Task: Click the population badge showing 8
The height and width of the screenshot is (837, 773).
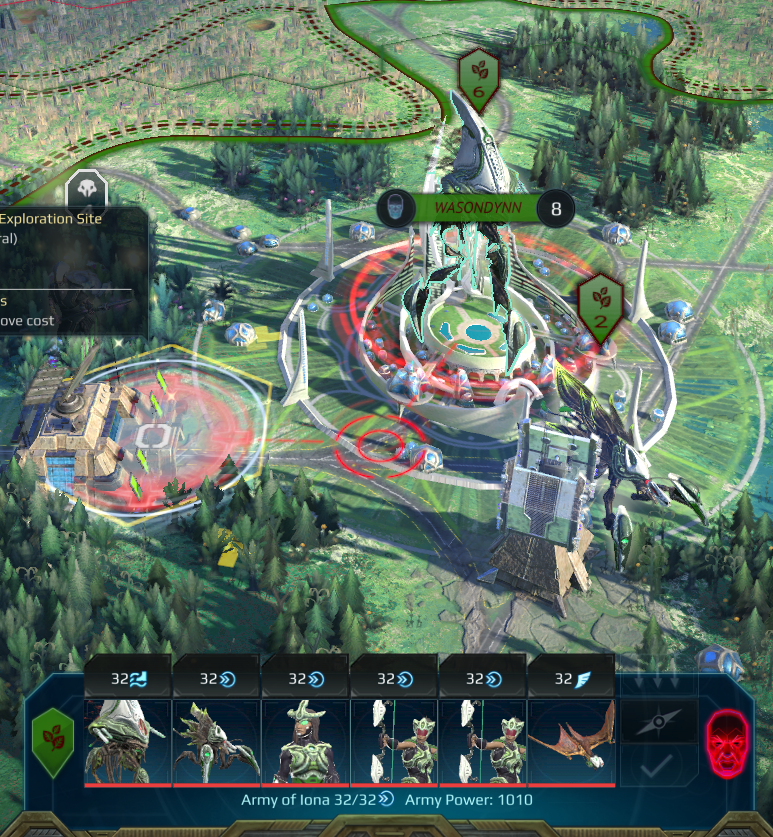Action: pyautogui.click(x=555, y=208)
